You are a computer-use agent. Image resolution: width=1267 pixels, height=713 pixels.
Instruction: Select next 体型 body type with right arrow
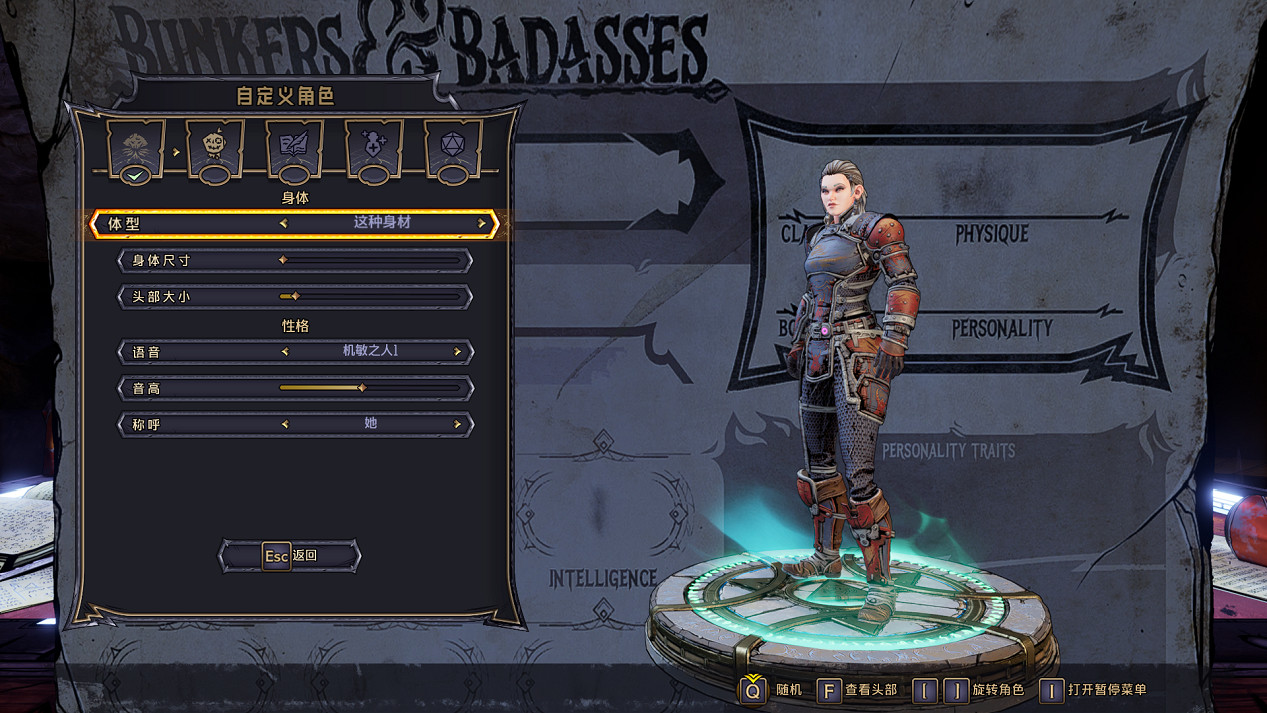481,223
